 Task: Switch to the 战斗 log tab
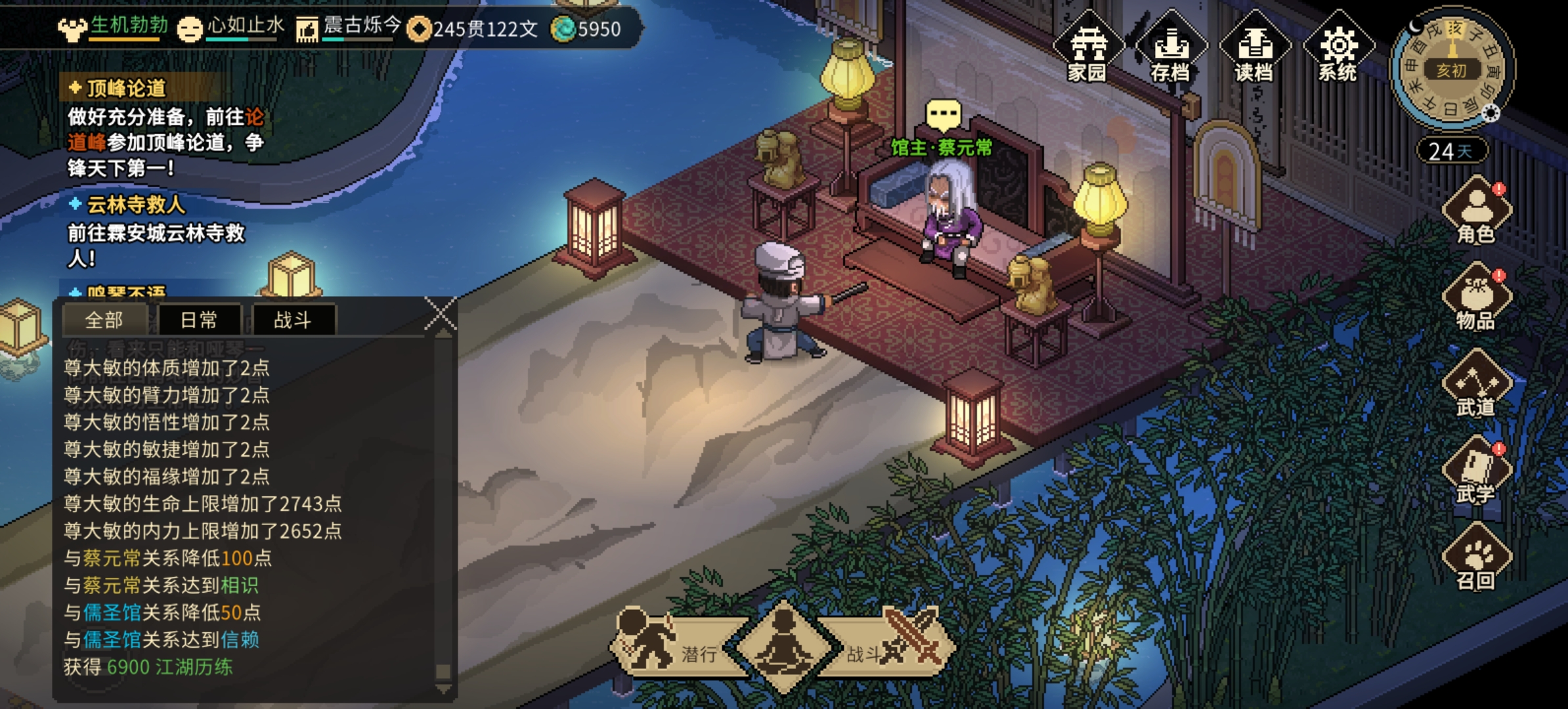[x=293, y=320]
